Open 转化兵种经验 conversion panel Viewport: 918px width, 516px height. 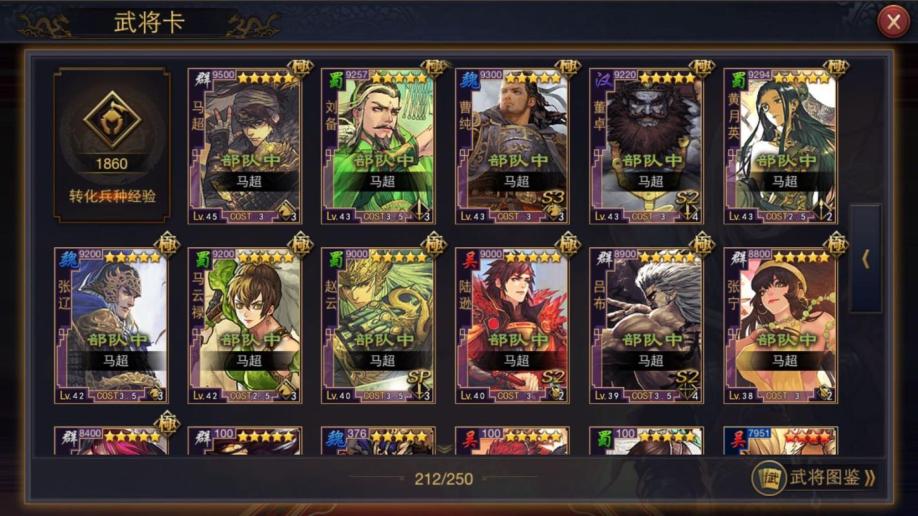pyautogui.click(x=112, y=144)
